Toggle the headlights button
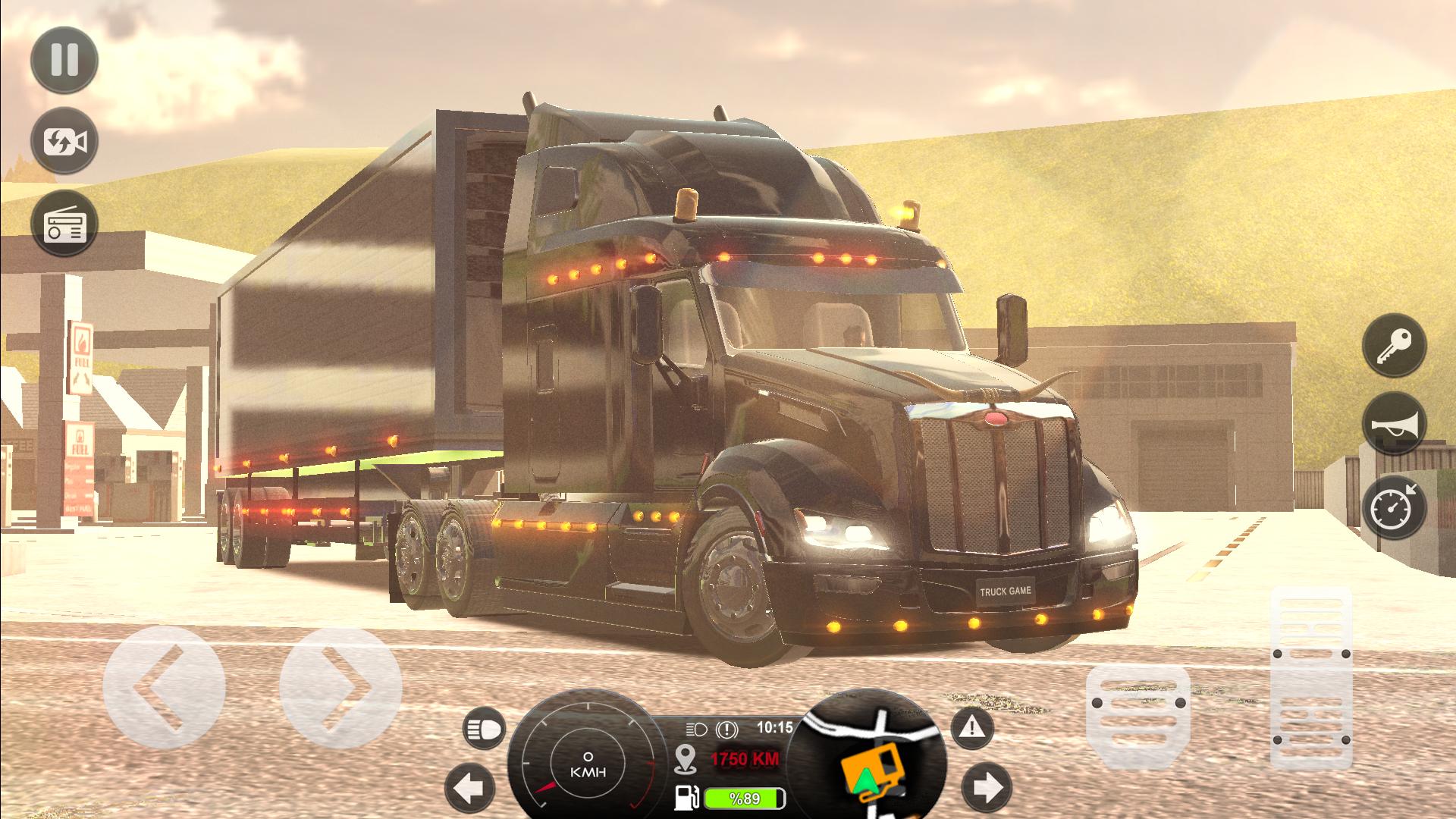Image resolution: width=1456 pixels, height=819 pixels. pyautogui.click(x=484, y=730)
